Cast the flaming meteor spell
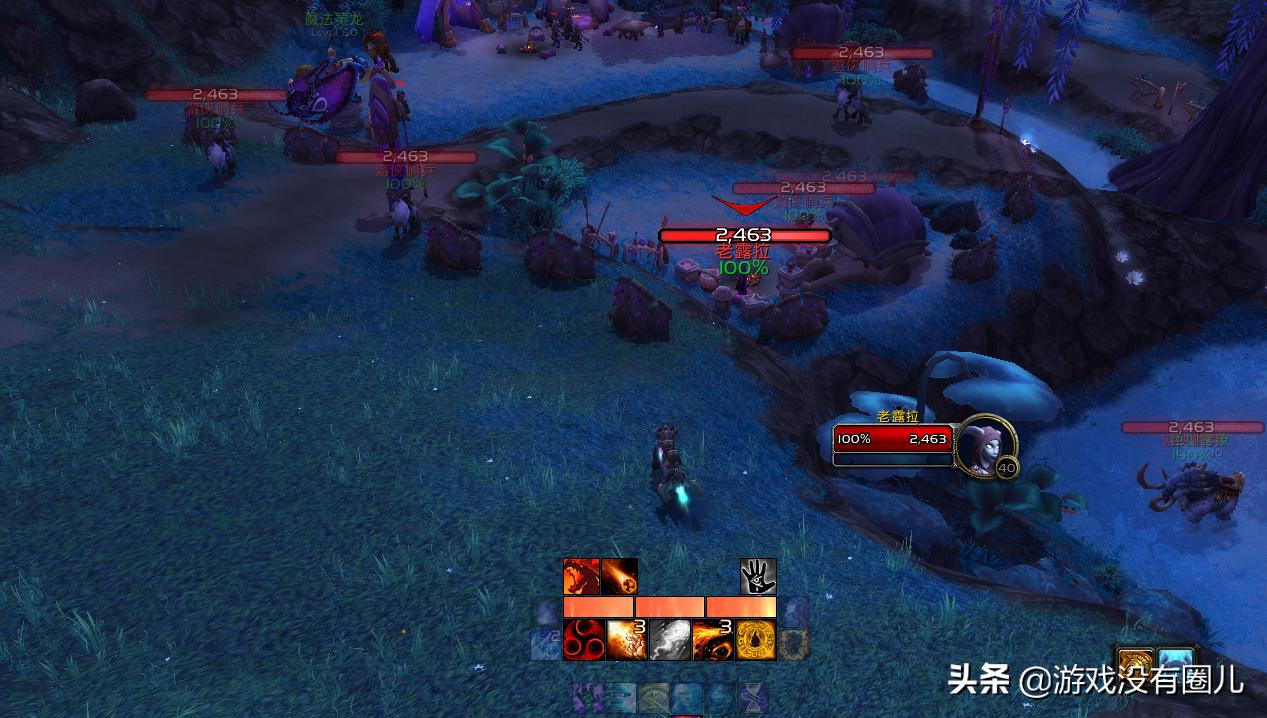1267x718 pixels. 619,577
